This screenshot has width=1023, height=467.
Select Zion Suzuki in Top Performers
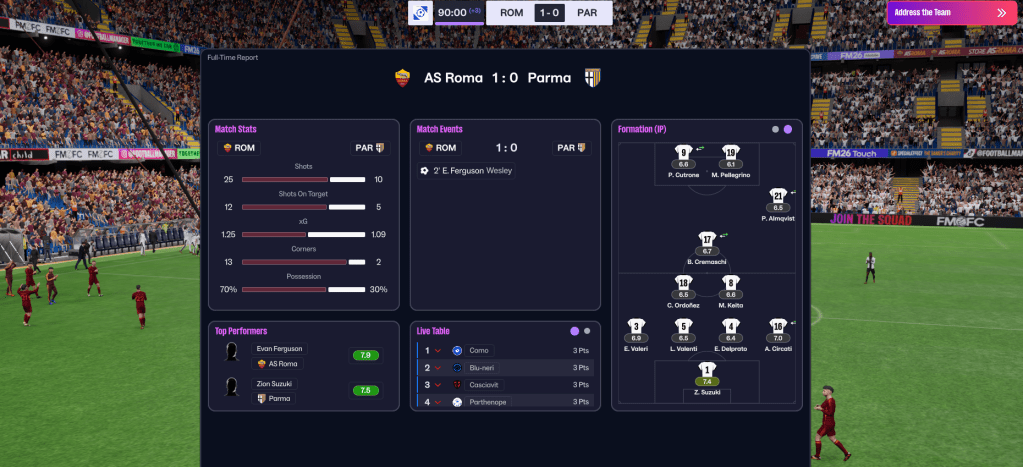pyautogui.click(x=276, y=384)
